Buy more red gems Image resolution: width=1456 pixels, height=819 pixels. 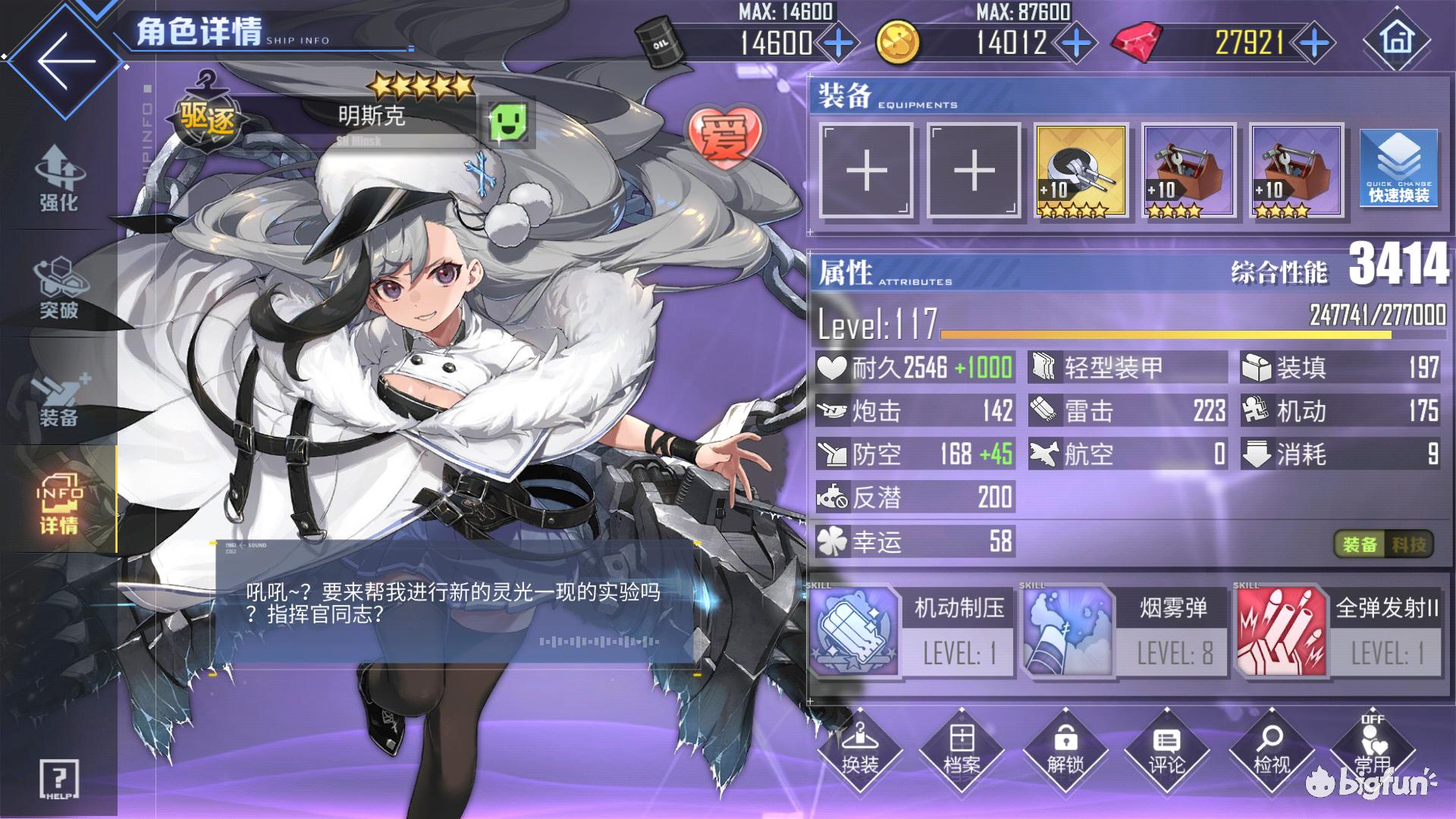coord(1314,43)
